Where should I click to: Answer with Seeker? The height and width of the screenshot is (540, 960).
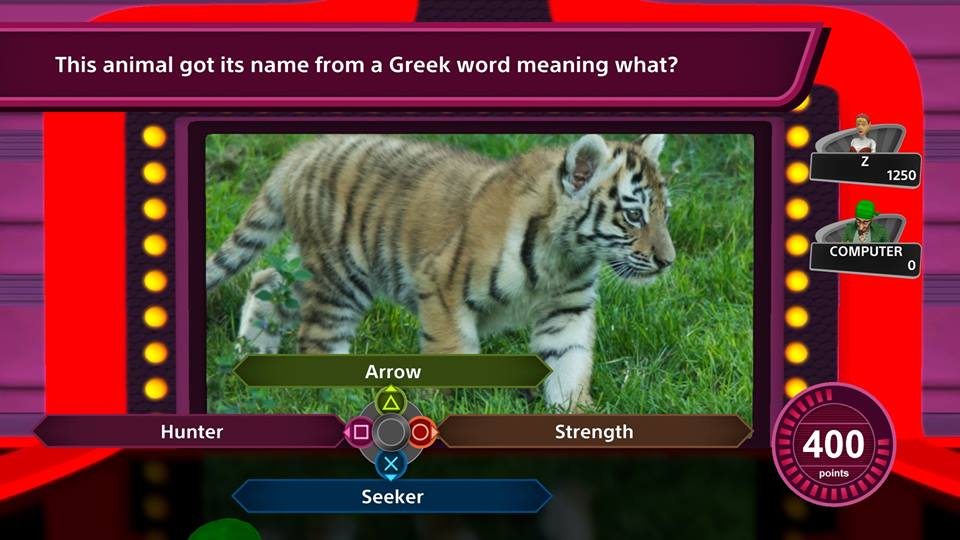(x=392, y=496)
